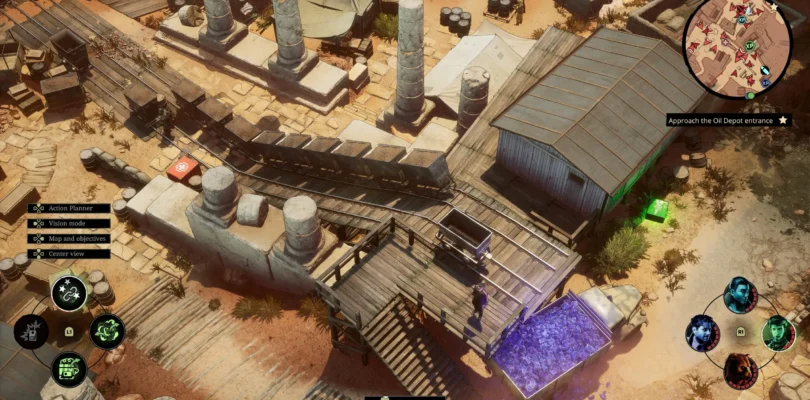810x400 pixels.
Task: Click the Approach the Oil Depot entrance objective
Action: point(726,120)
